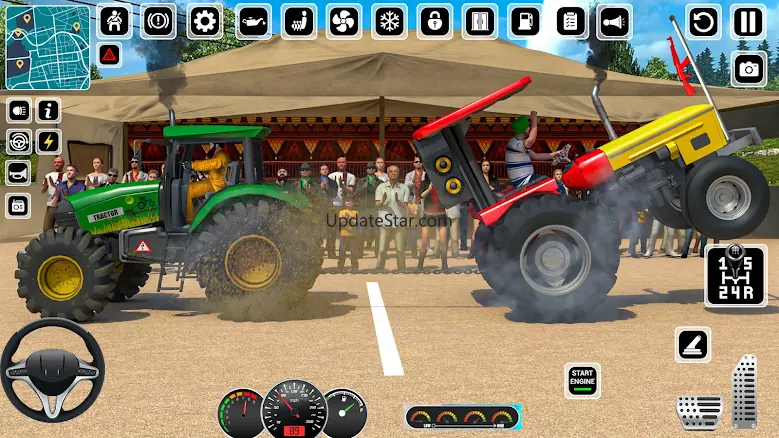Image resolution: width=779 pixels, height=438 pixels.
Task: Activate the snowflake air conditioning button
Action: [x=388, y=21]
